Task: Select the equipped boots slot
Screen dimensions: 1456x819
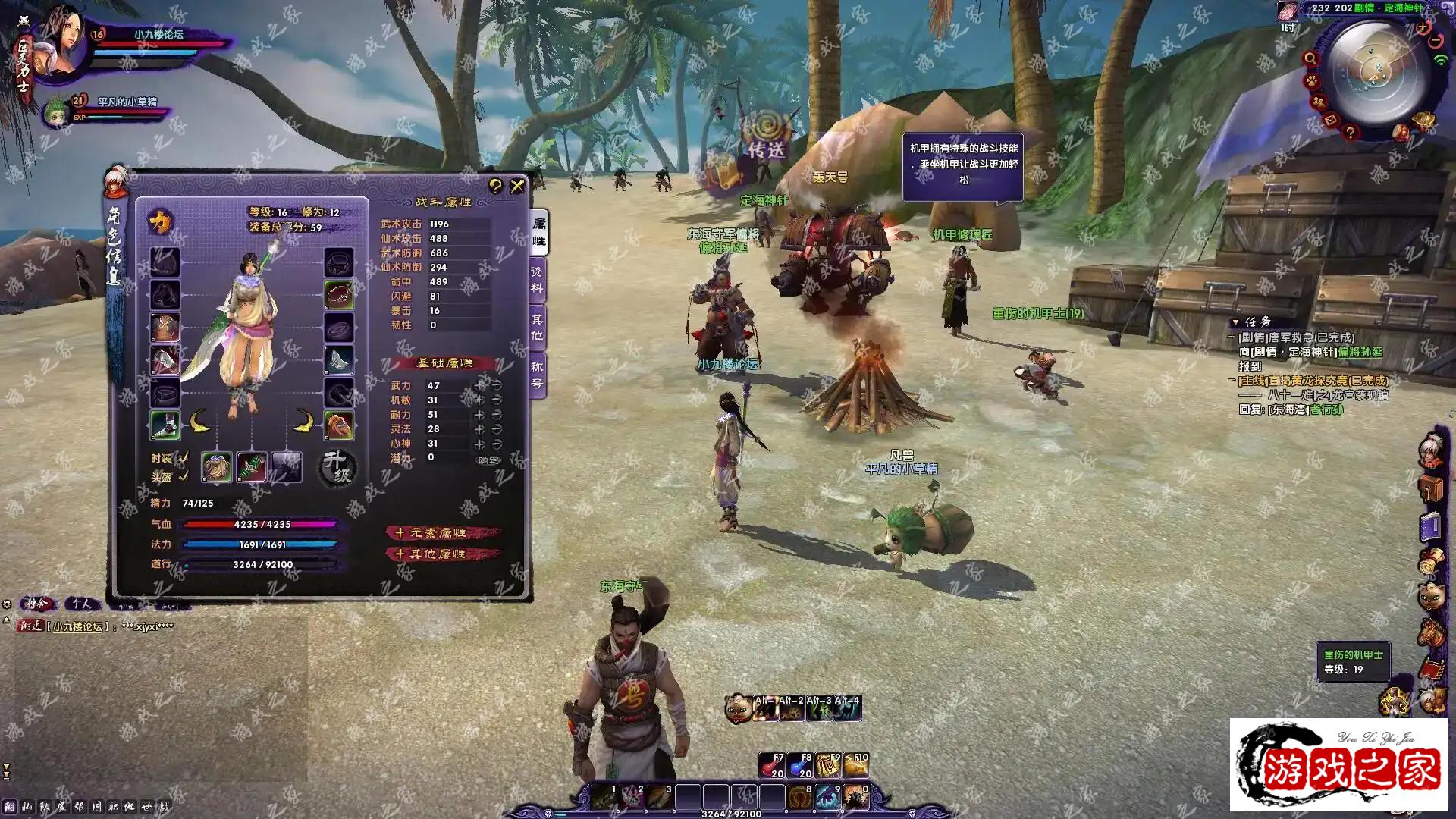Action: coord(165,425)
